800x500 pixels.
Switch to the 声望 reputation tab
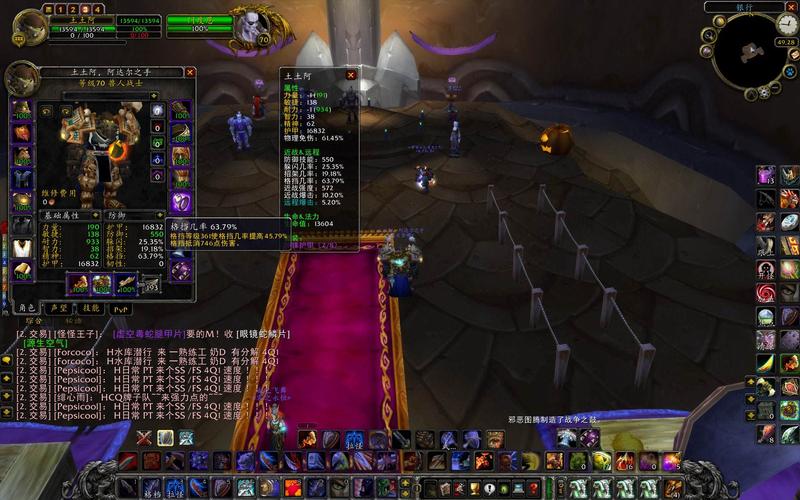58,309
